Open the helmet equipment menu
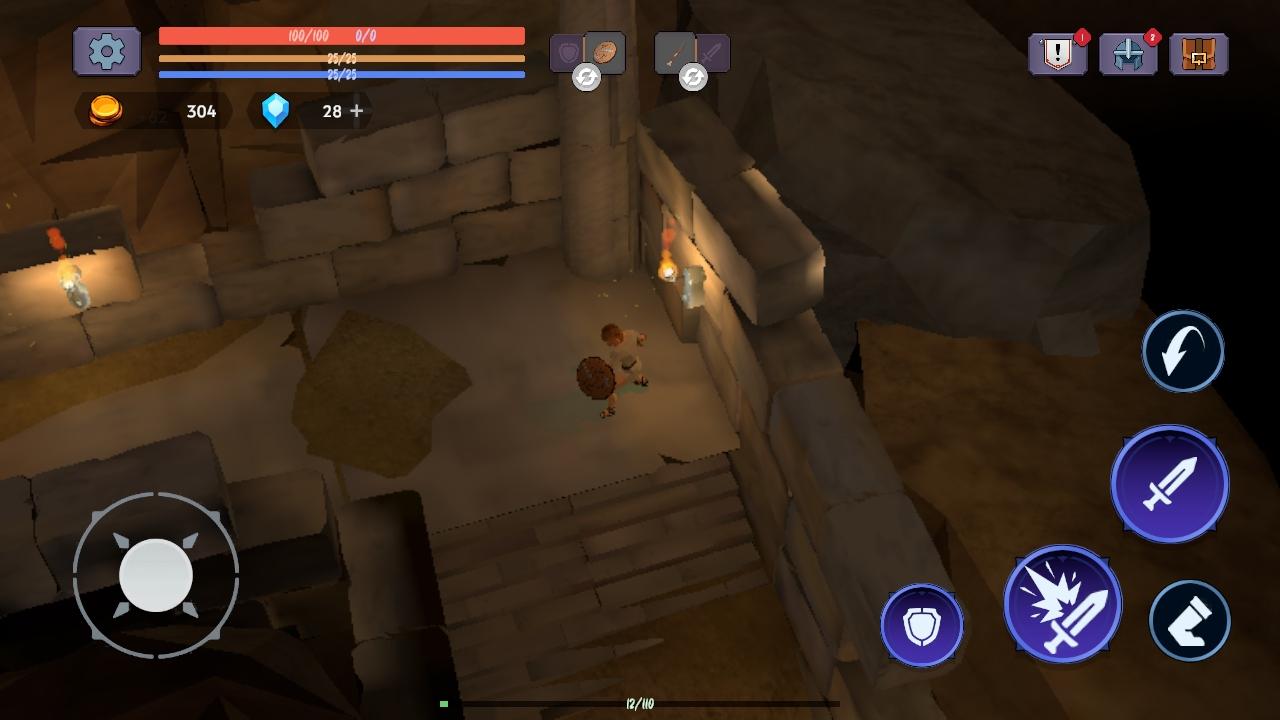1280x720 pixels. click(1128, 54)
